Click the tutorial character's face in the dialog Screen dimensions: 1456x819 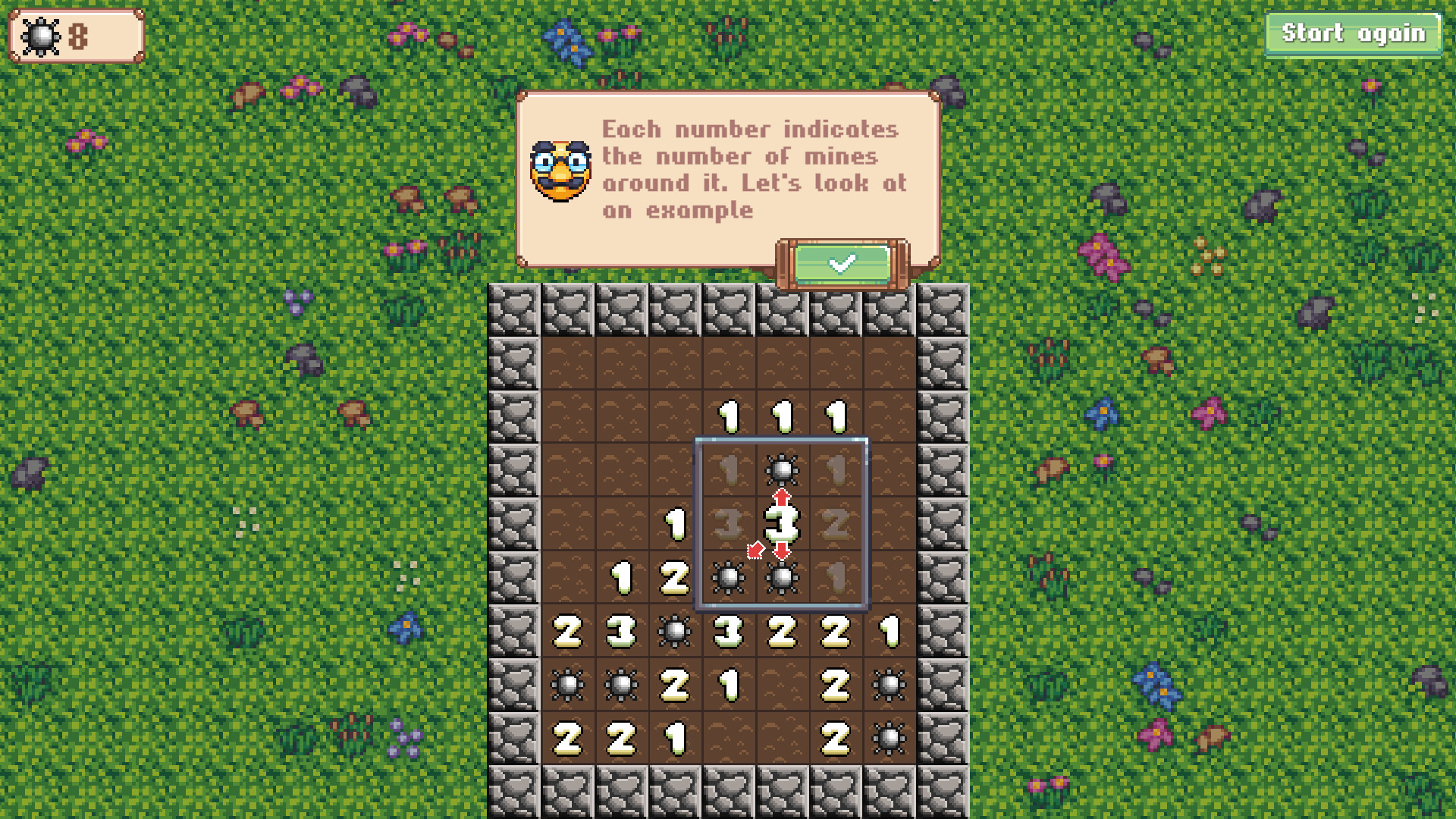click(x=560, y=168)
